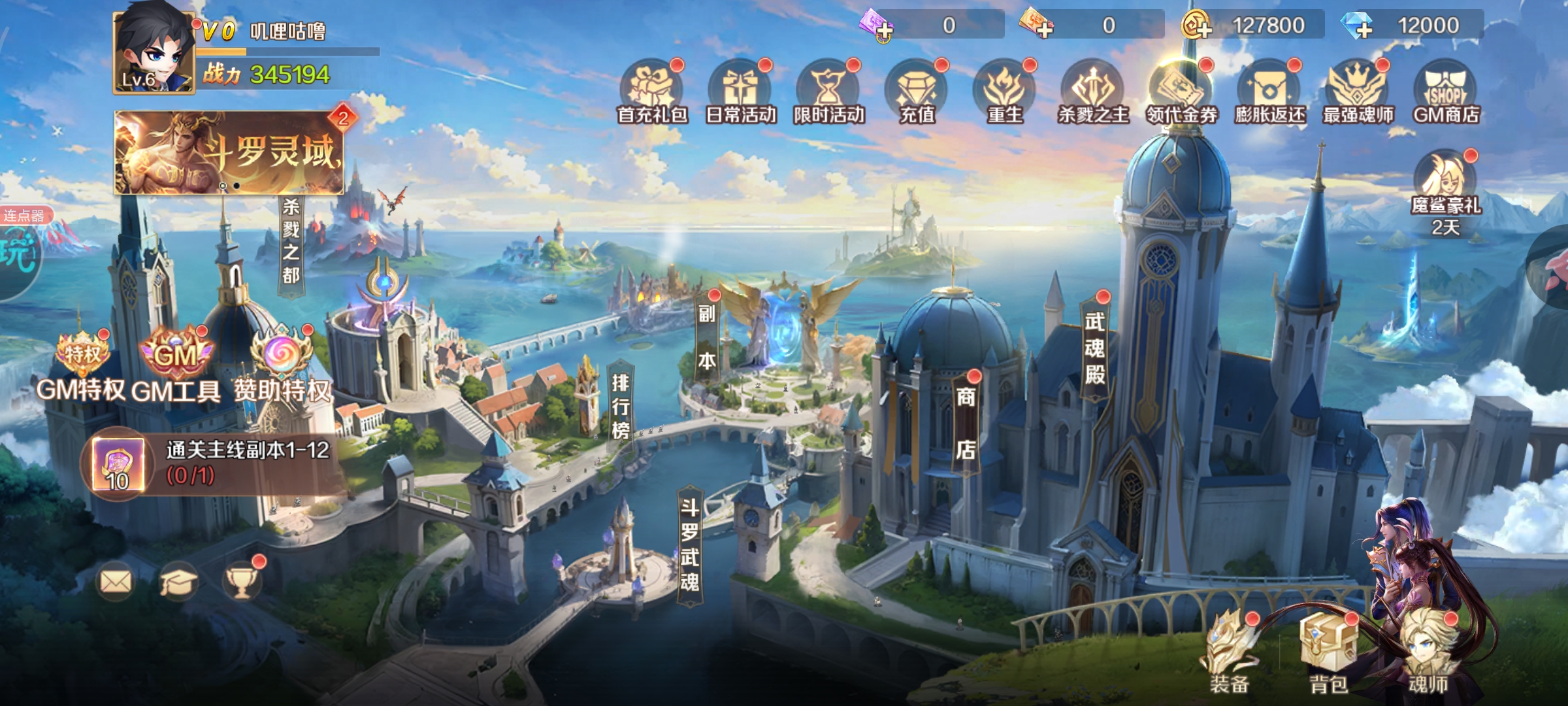Open the GM商店 shop icon
1568x706 pixels.
1446,92
